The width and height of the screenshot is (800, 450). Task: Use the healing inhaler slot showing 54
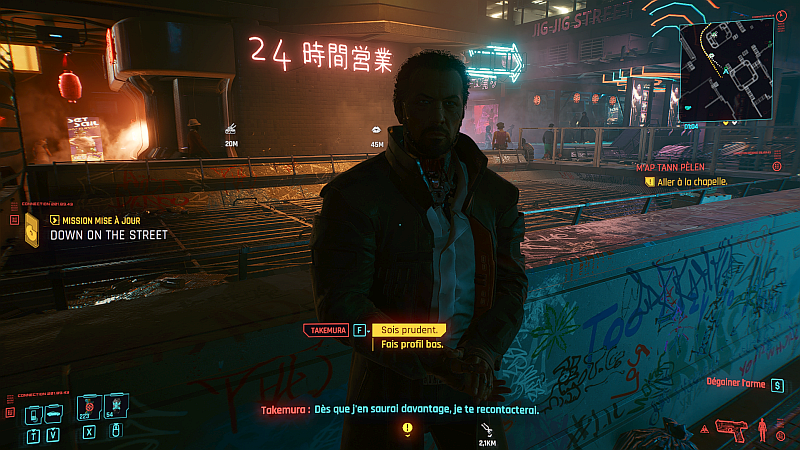pyautogui.click(x=114, y=410)
